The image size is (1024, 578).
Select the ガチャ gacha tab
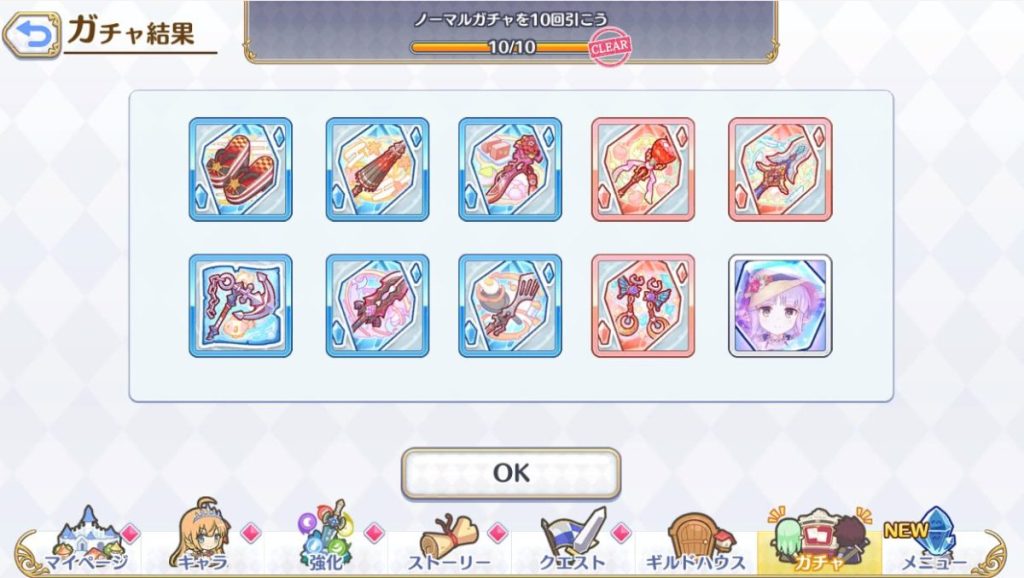(x=819, y=544)
